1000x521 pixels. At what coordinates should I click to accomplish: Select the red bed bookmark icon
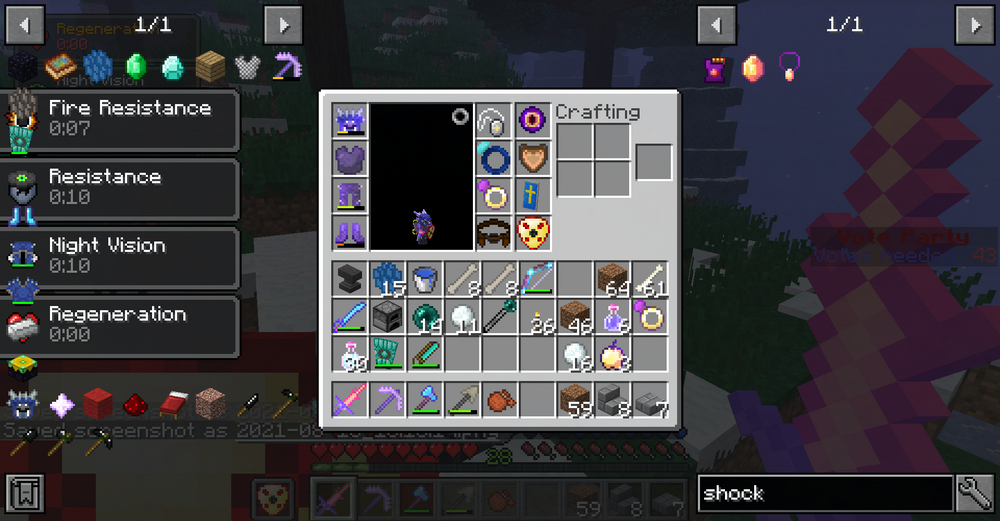pyautogui.click(x=172, y=404)
